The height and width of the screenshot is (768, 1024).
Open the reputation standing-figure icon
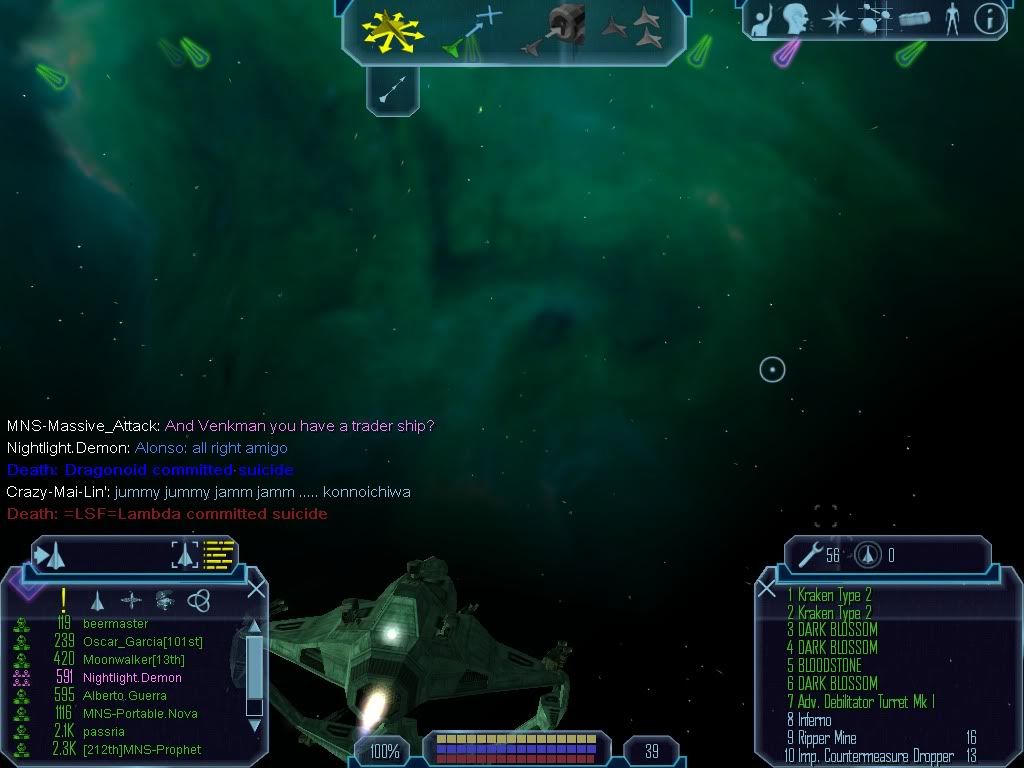(x=953, y=19)
